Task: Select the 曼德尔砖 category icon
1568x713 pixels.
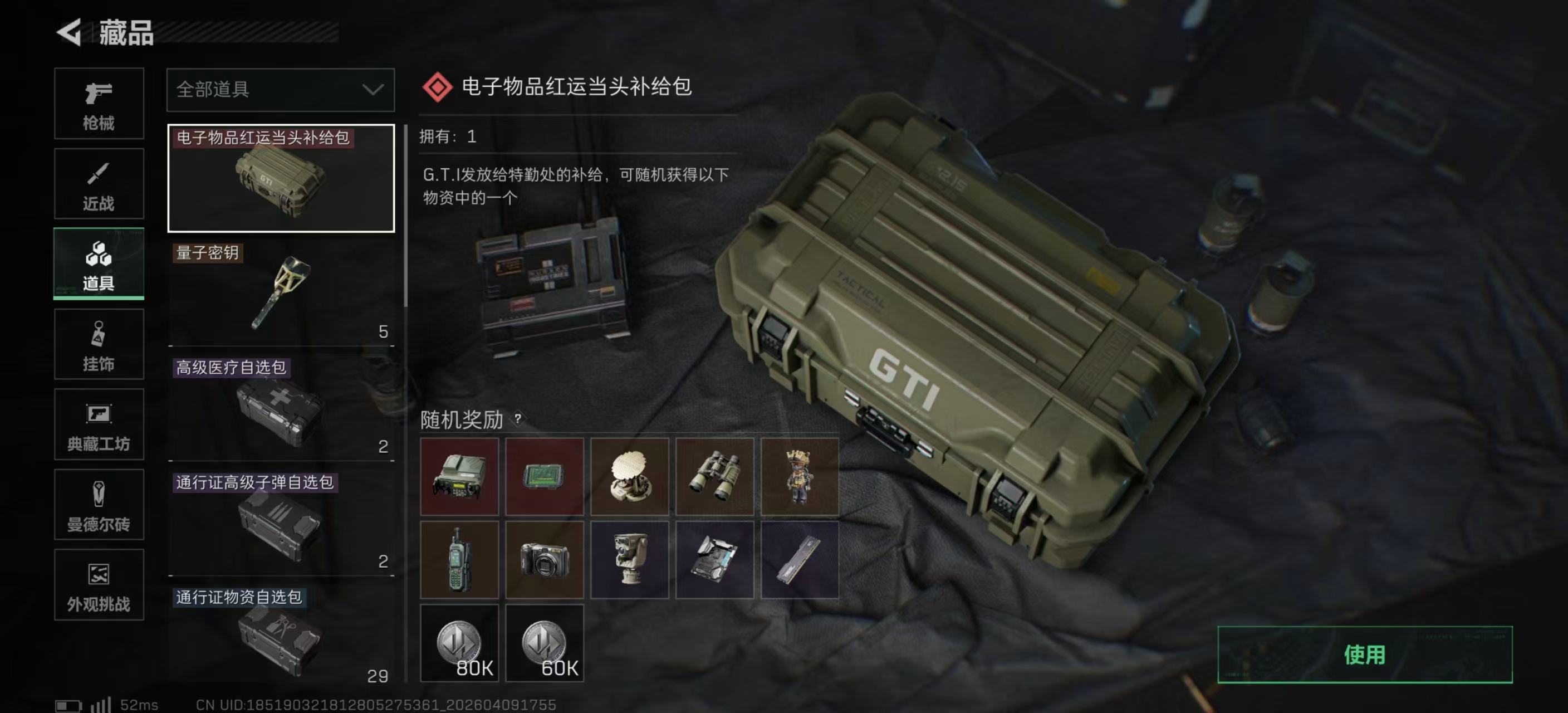Action: pos(99,505)
